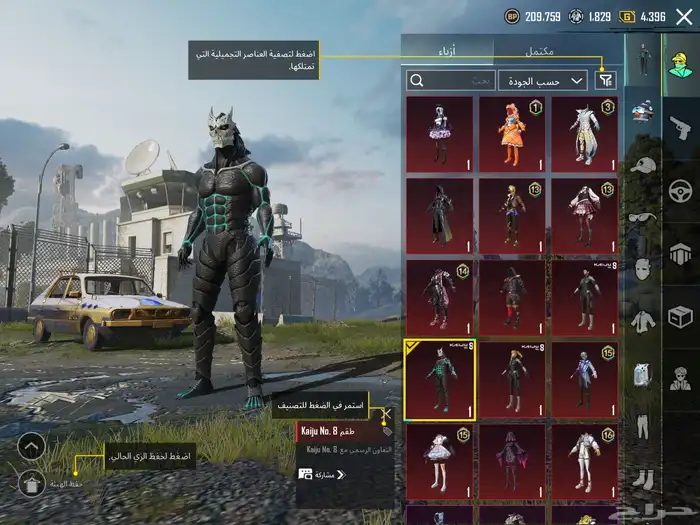Click the outfit search field
Image resolution: width=700 pixels, height=525 pixels.
click(450, 80)
